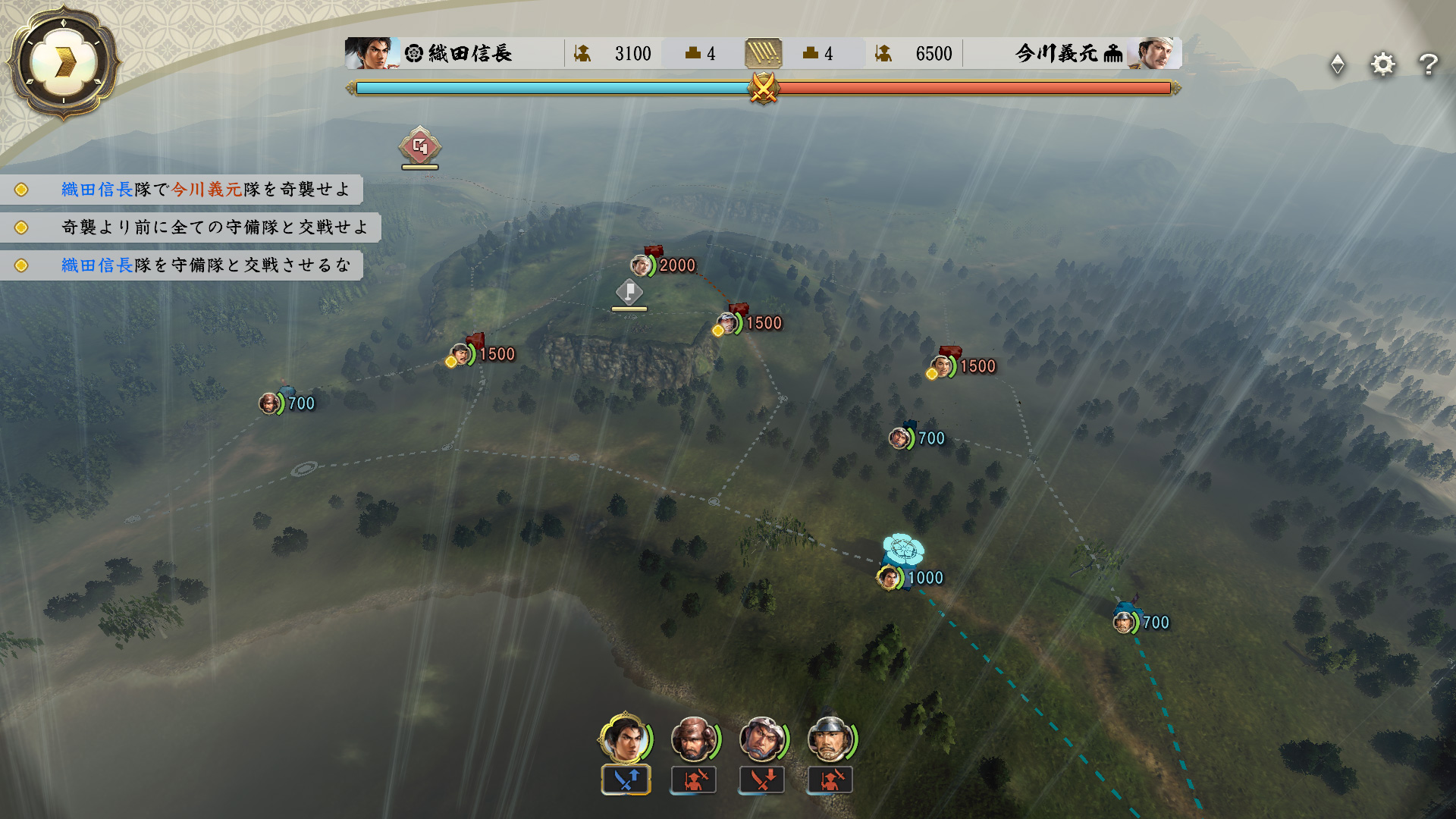Image resolution: width=1456 pixels, height=819 pixels.
Task: Show the 奇襲より前に全ての守備隊と交戦せよ objective
Action: pos(214,227)
